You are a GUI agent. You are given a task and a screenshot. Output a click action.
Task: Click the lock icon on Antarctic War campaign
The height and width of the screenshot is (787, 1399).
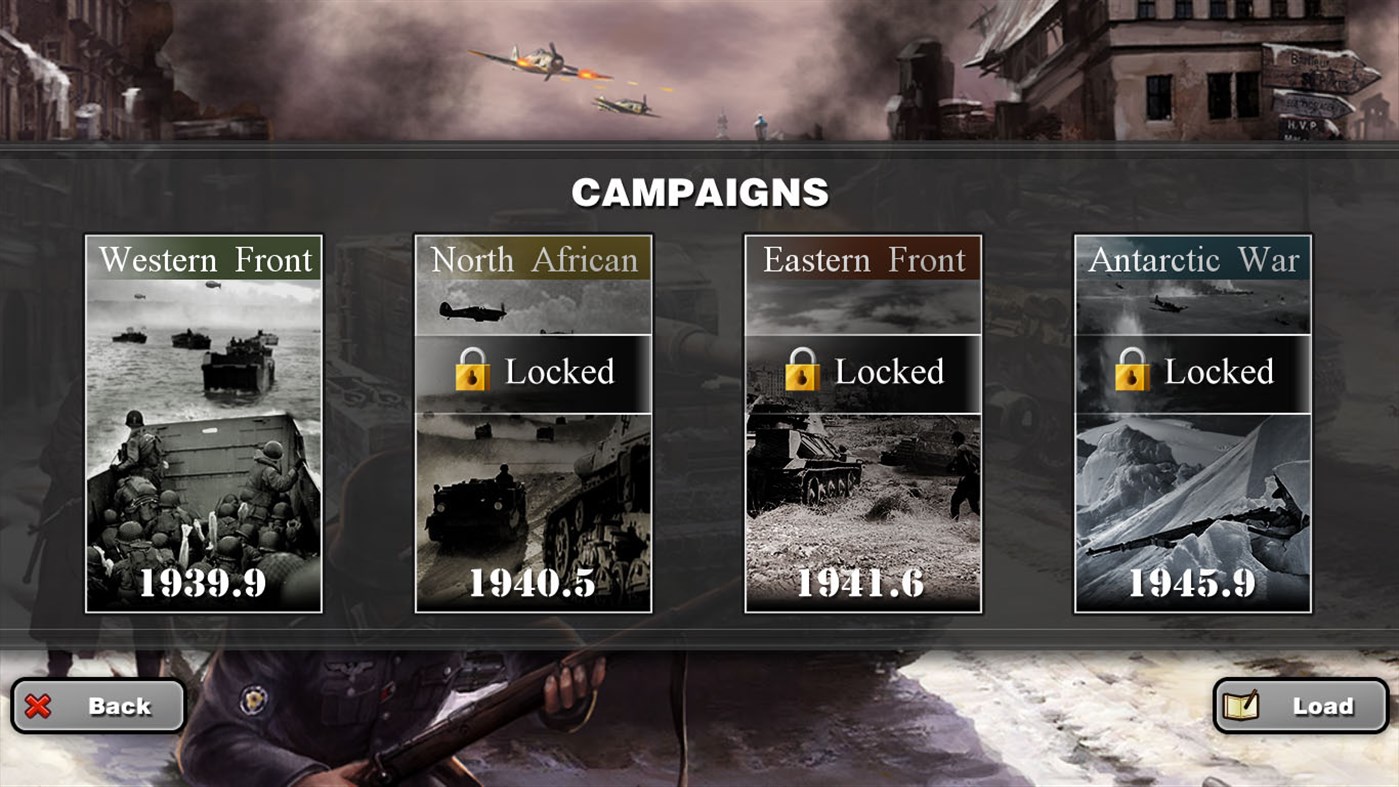(1131, 371)
